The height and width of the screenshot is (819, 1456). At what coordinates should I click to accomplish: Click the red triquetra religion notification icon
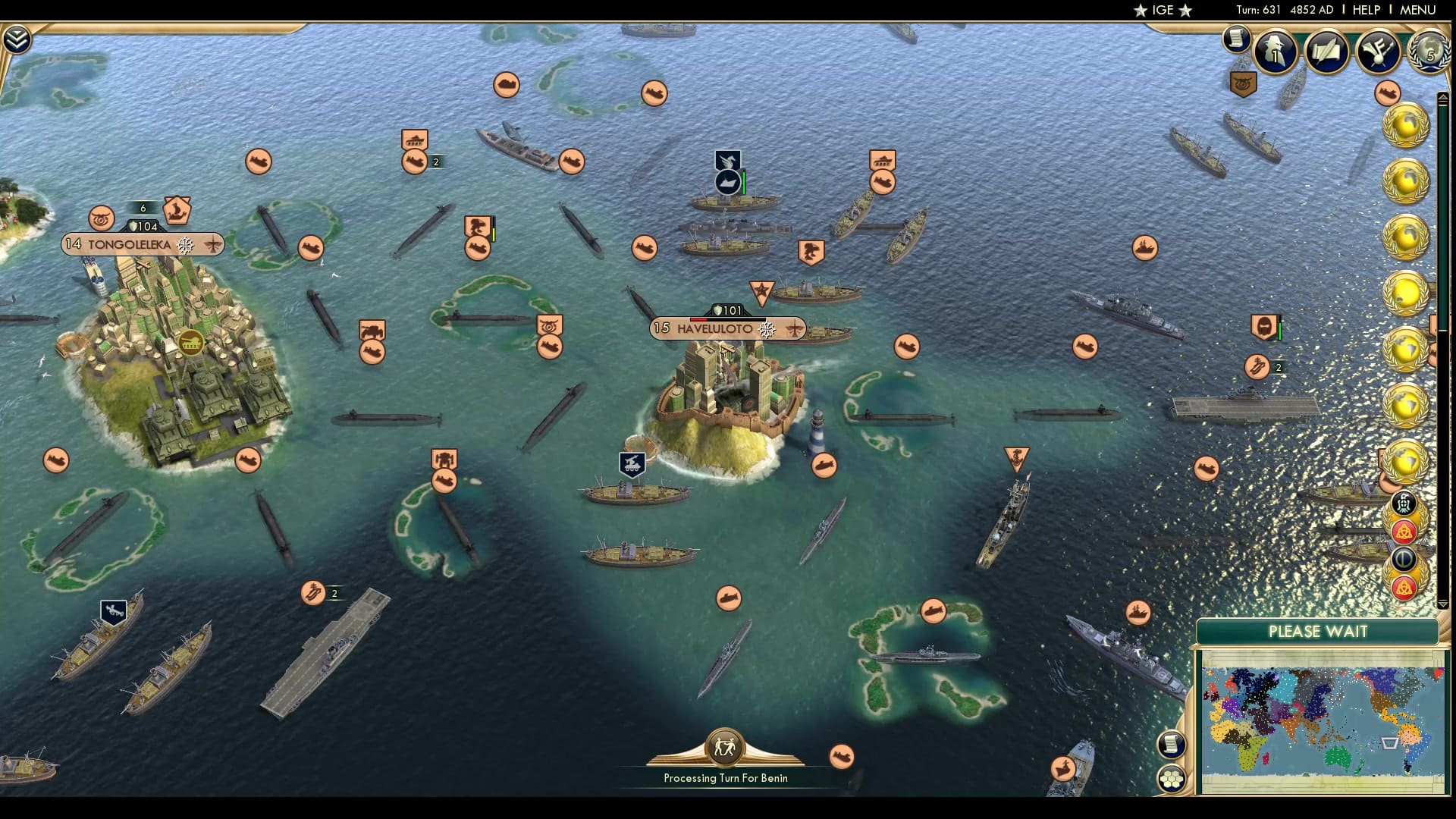(x=1404, y=530)
